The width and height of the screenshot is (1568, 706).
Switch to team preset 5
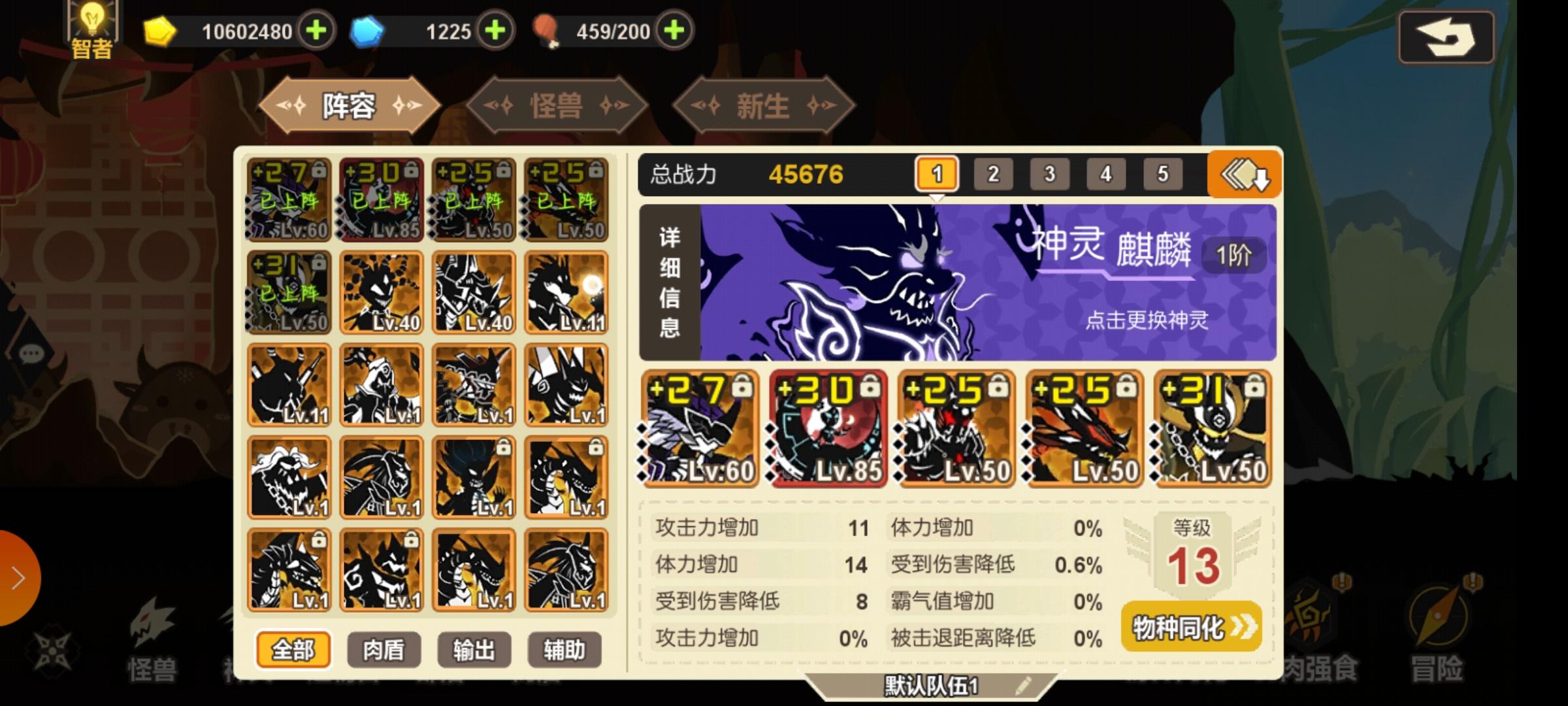[1162, 173]
